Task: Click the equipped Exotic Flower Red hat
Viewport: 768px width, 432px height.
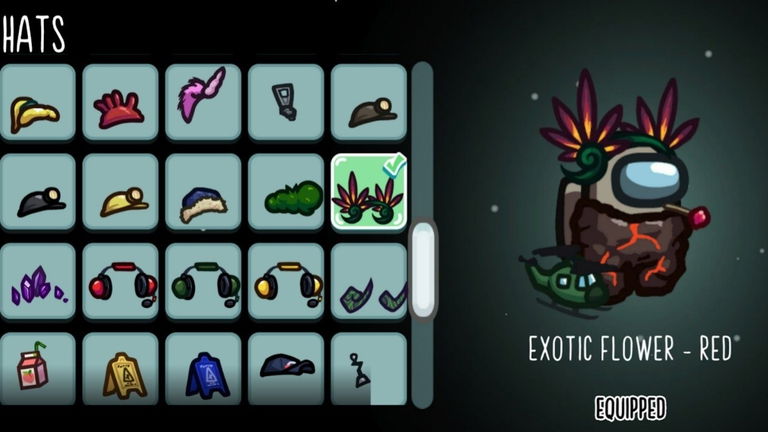Action: click(368, 192)
